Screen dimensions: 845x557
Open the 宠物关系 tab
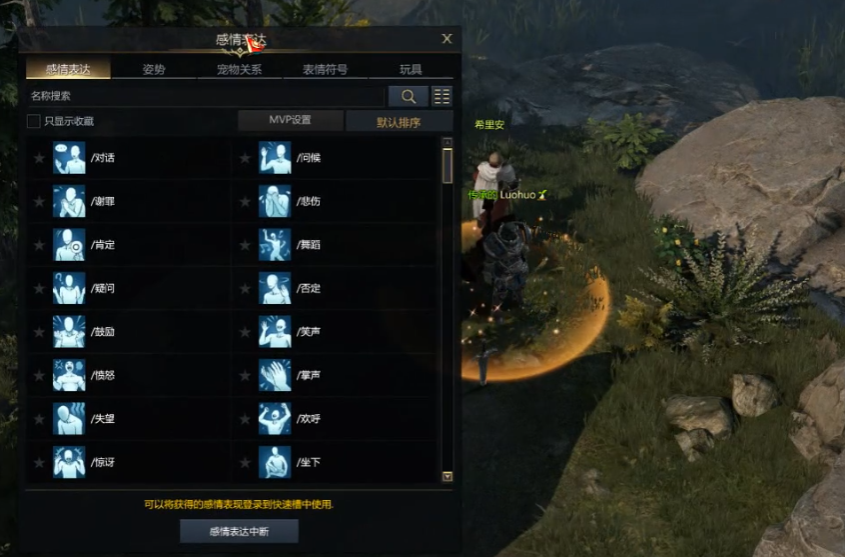pos(239,70)
